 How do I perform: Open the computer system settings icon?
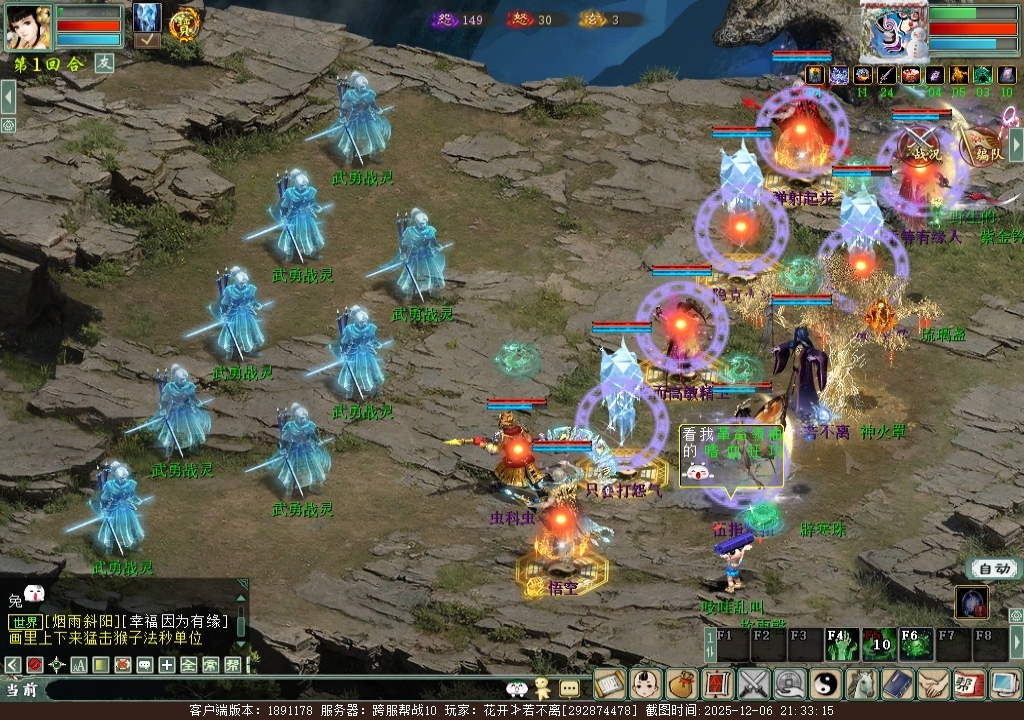tap(1003, 684)
